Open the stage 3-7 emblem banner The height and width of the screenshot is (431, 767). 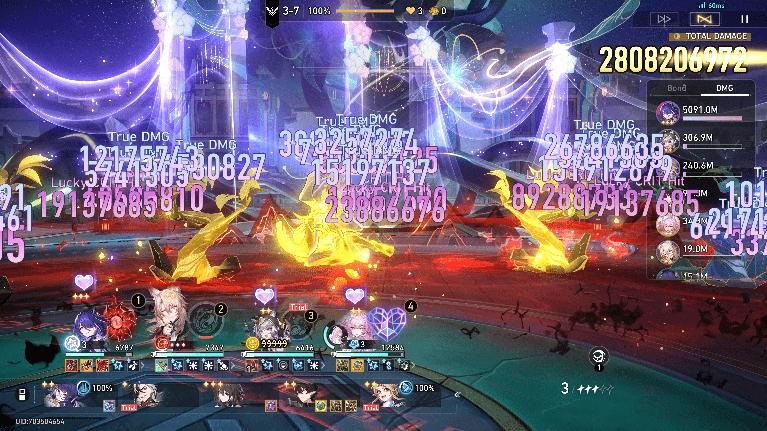pos(274,11)
